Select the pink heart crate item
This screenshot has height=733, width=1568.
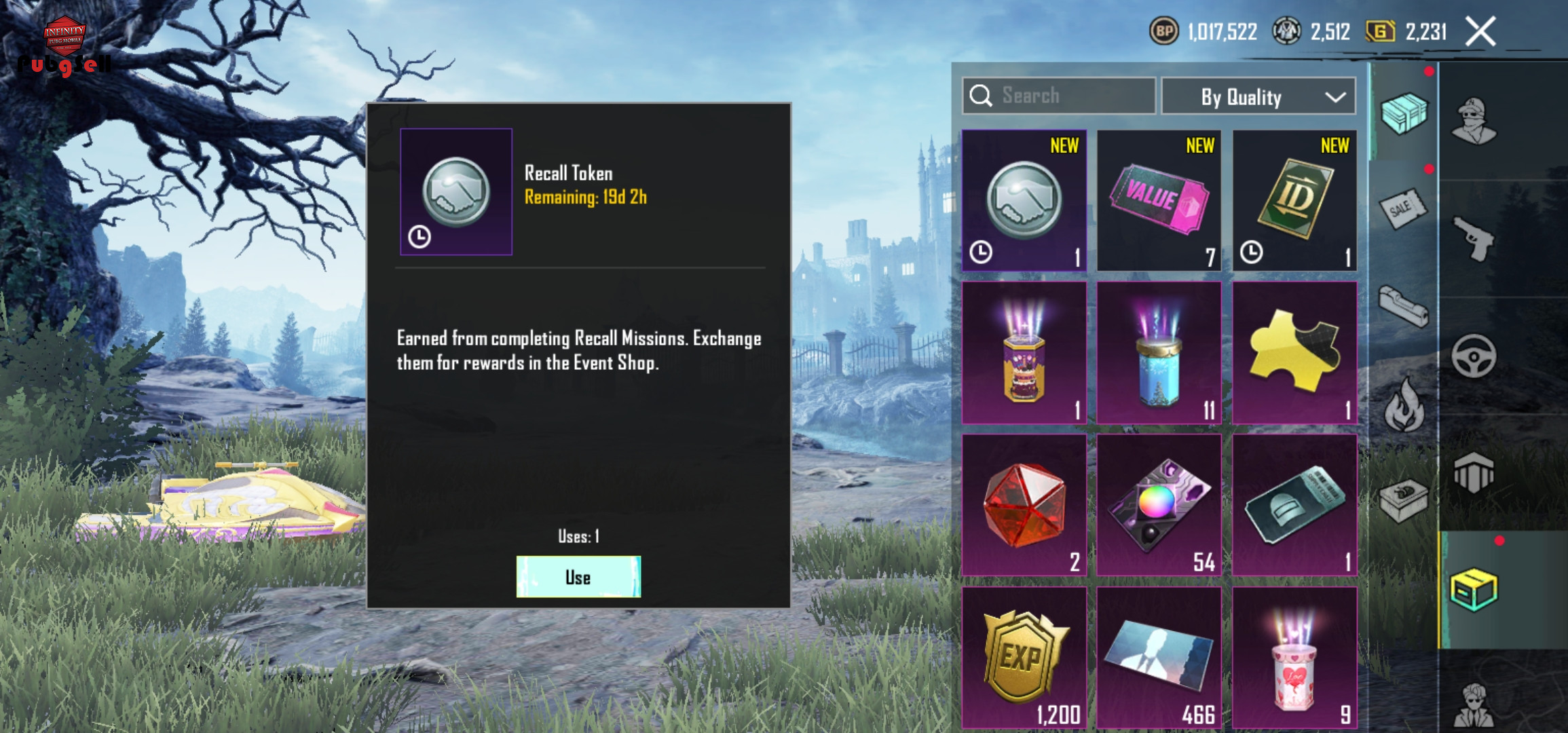coord(1294,657)
